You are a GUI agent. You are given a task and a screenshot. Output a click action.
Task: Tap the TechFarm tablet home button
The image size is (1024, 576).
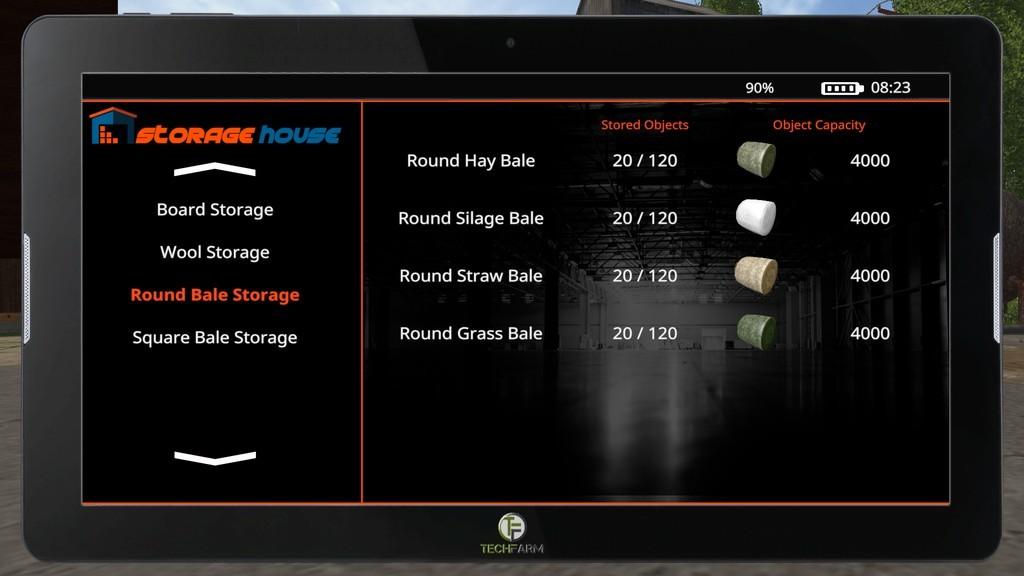point(512,528)
